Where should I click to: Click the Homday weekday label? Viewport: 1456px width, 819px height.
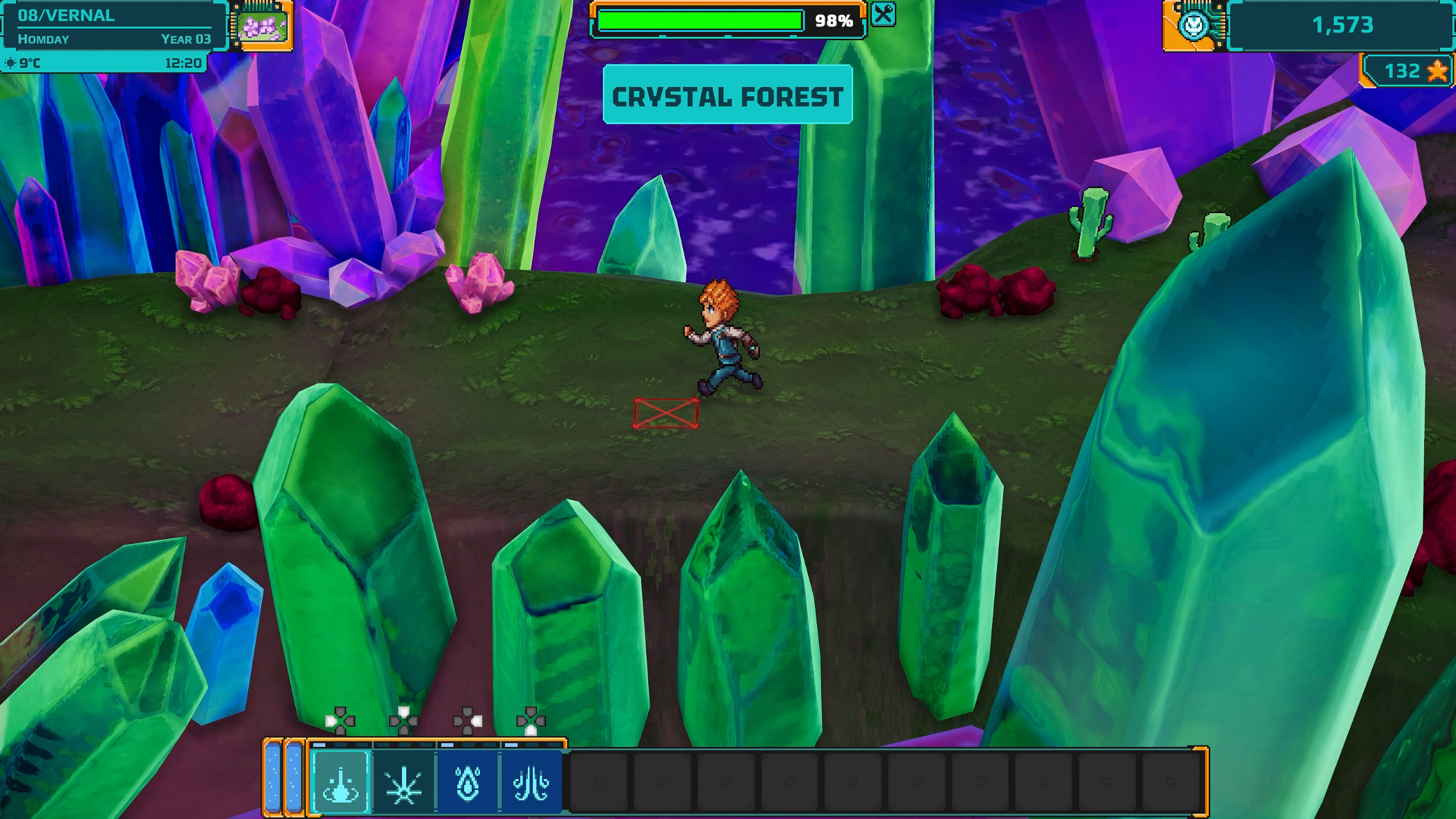[42, 39]
